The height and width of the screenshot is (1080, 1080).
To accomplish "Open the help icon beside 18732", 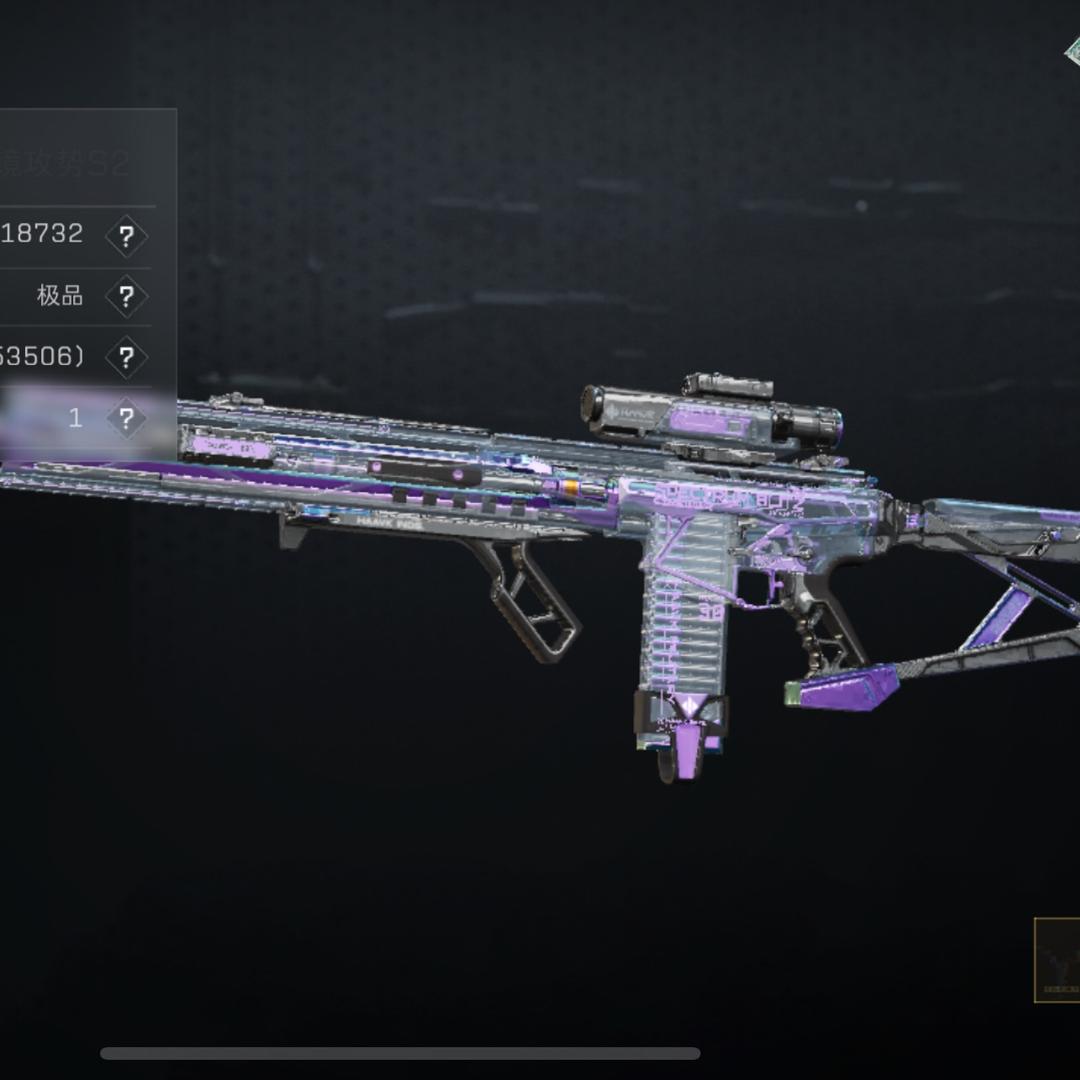I will [126, 237].
